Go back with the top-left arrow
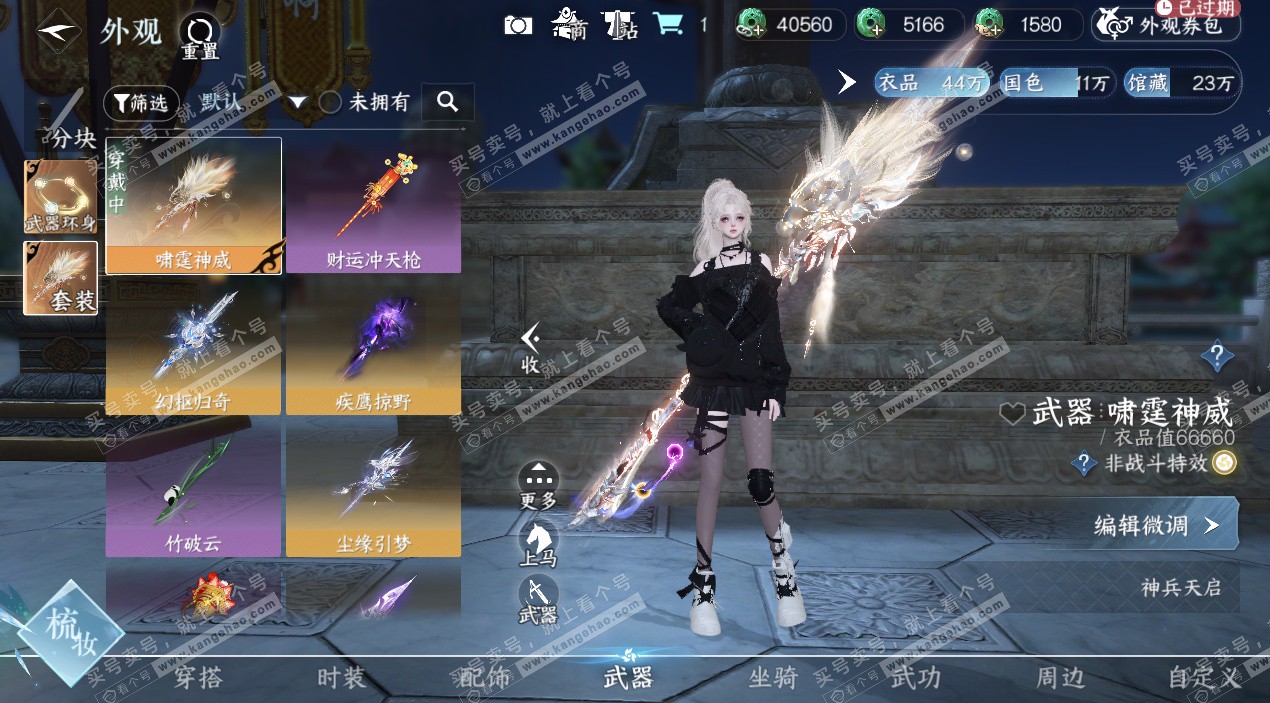1270x703 pixels. (58, 31)
